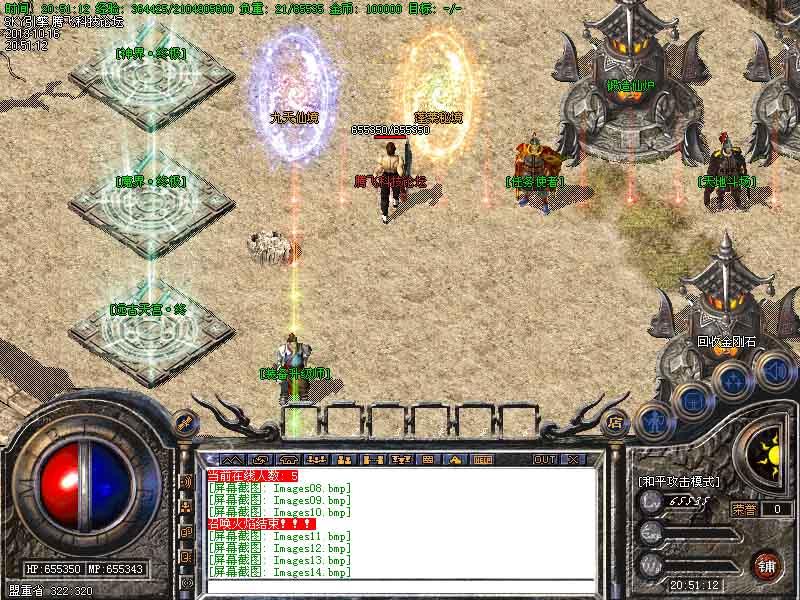Toggle the sound speaker button

pyautogui.click(x=773, y=371)
